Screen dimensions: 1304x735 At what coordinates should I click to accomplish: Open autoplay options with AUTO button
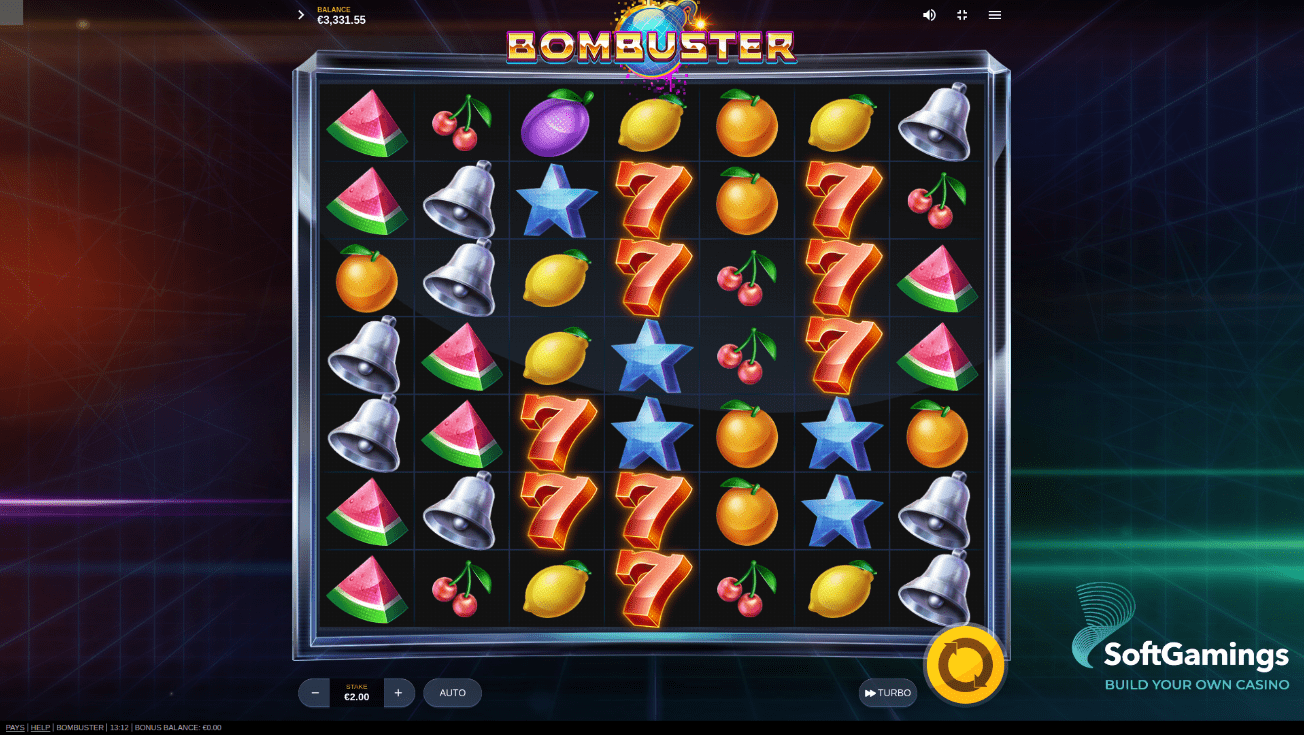click(x=452, y=692)
